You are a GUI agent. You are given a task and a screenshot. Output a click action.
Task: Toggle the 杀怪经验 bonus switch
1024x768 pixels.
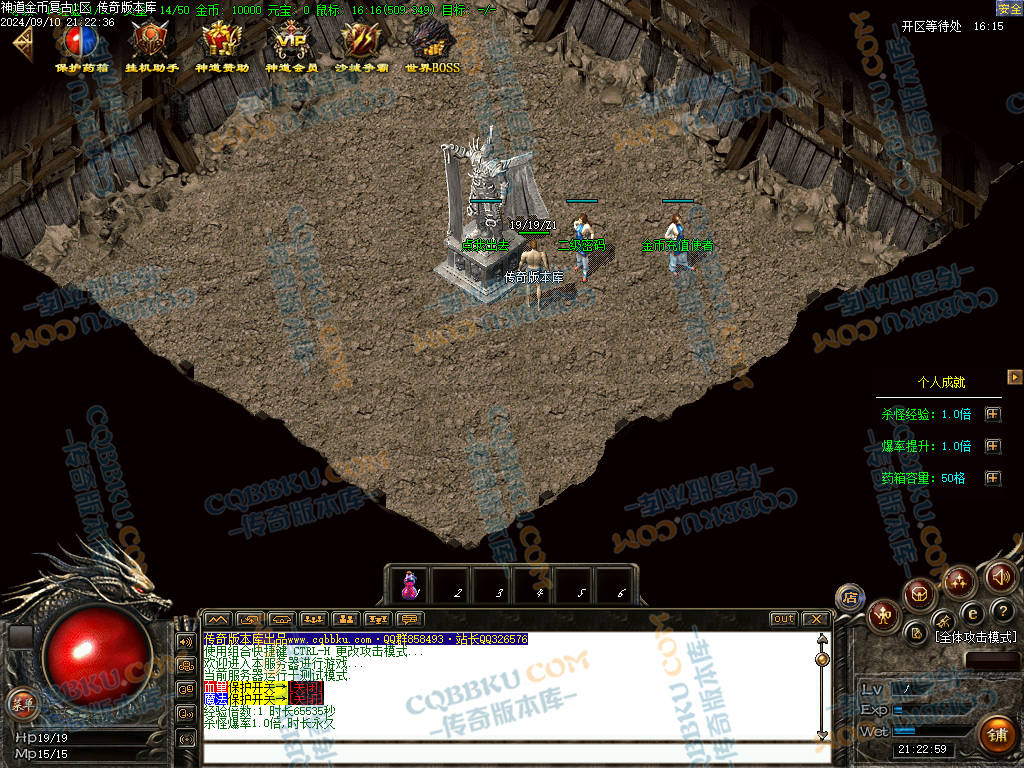[x=992, y=414]
